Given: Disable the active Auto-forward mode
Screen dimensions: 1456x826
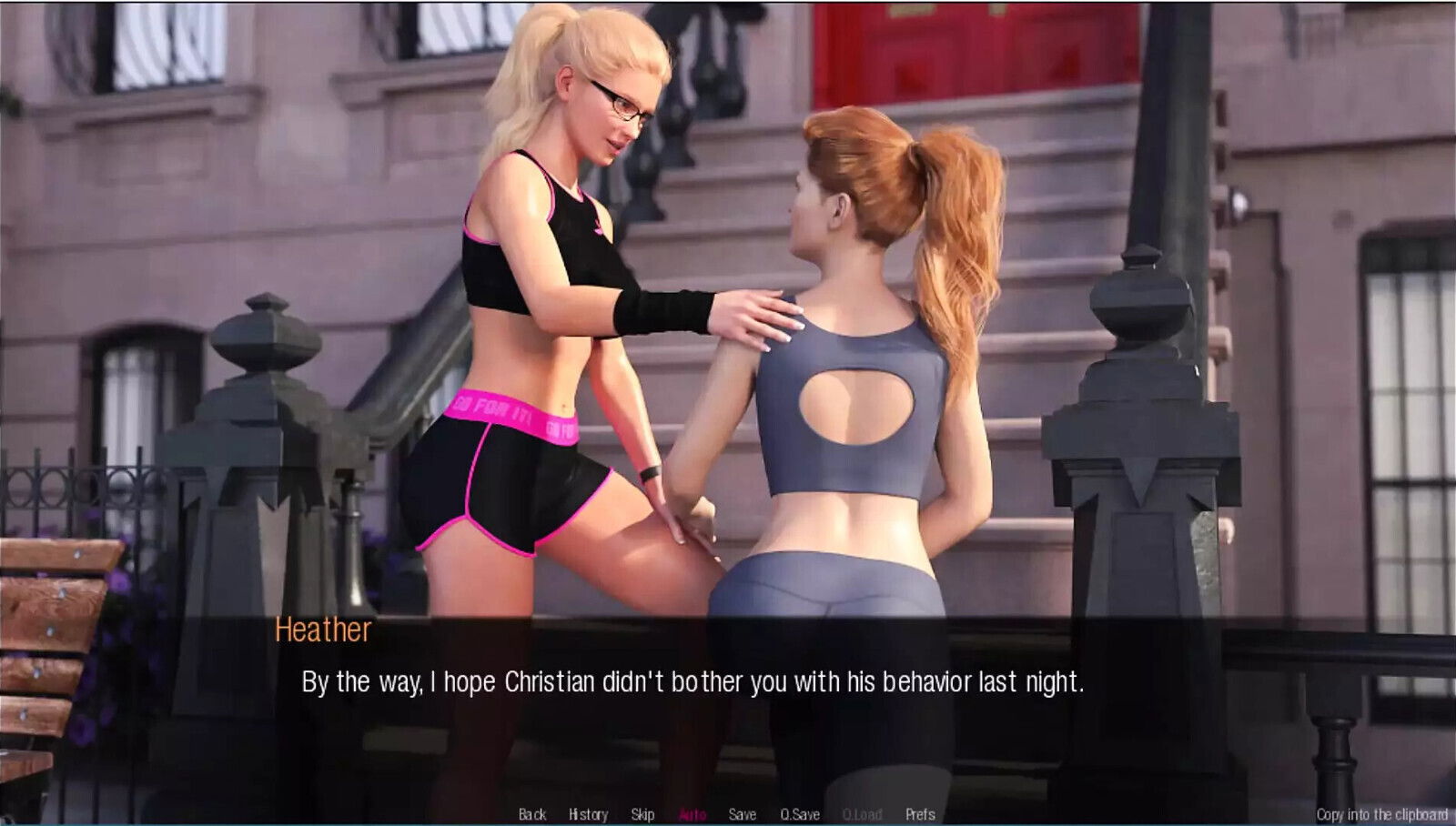Looking at the screenshot, I should click(x=691, y=814).
